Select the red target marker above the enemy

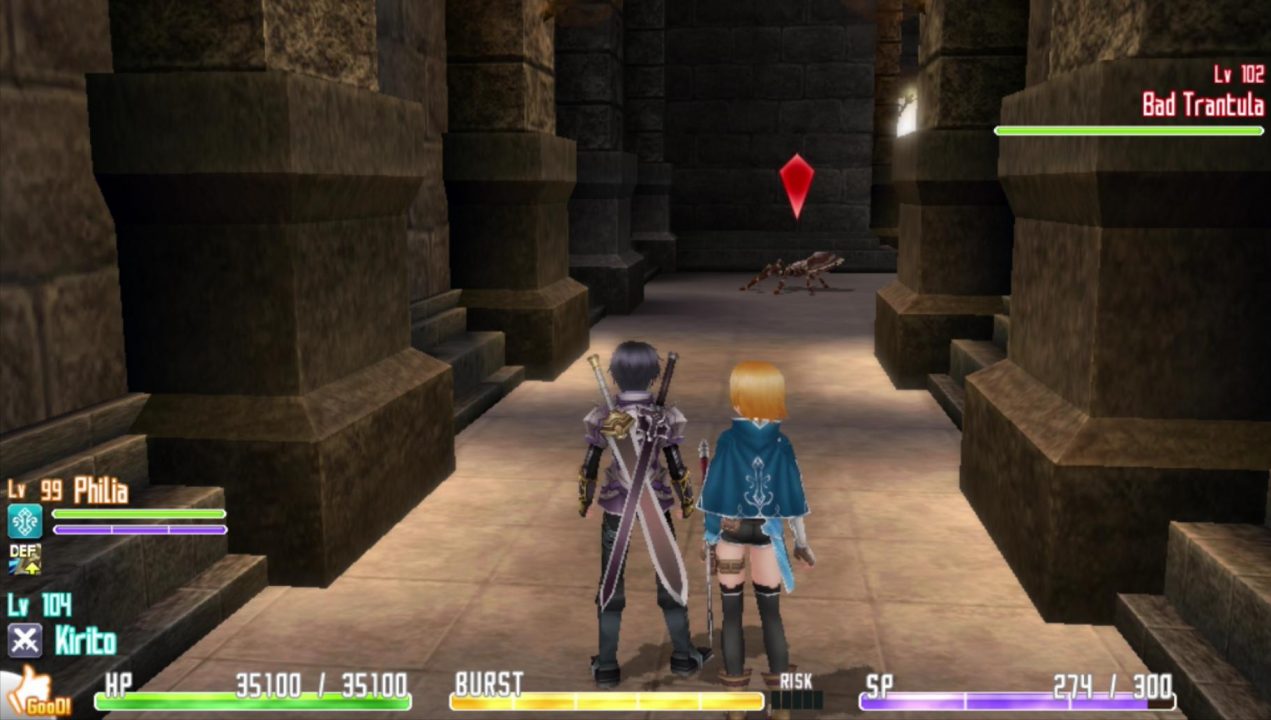click(x=796, y=185)
